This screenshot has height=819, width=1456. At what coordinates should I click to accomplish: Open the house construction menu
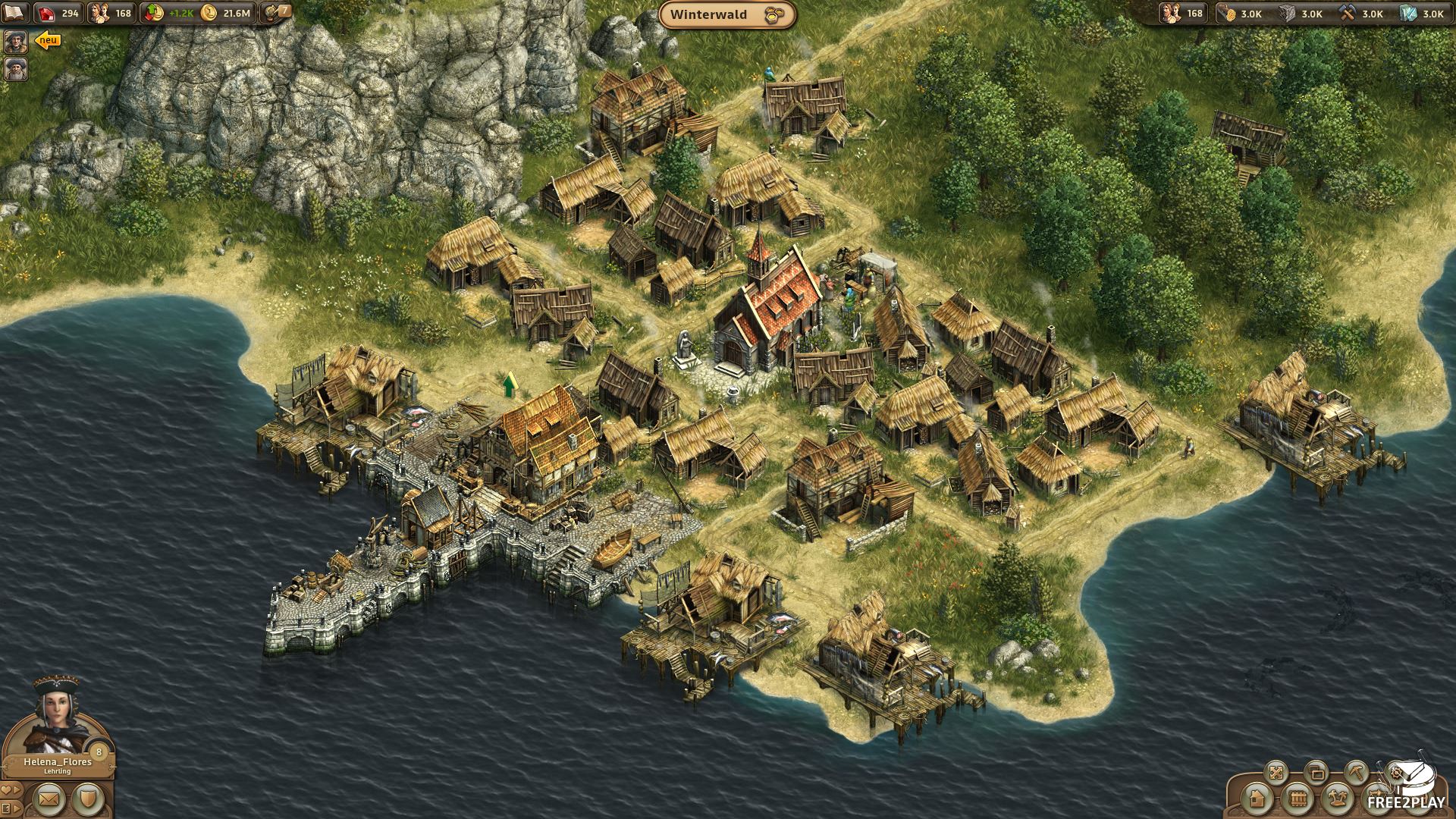(x=1257, y=799)
